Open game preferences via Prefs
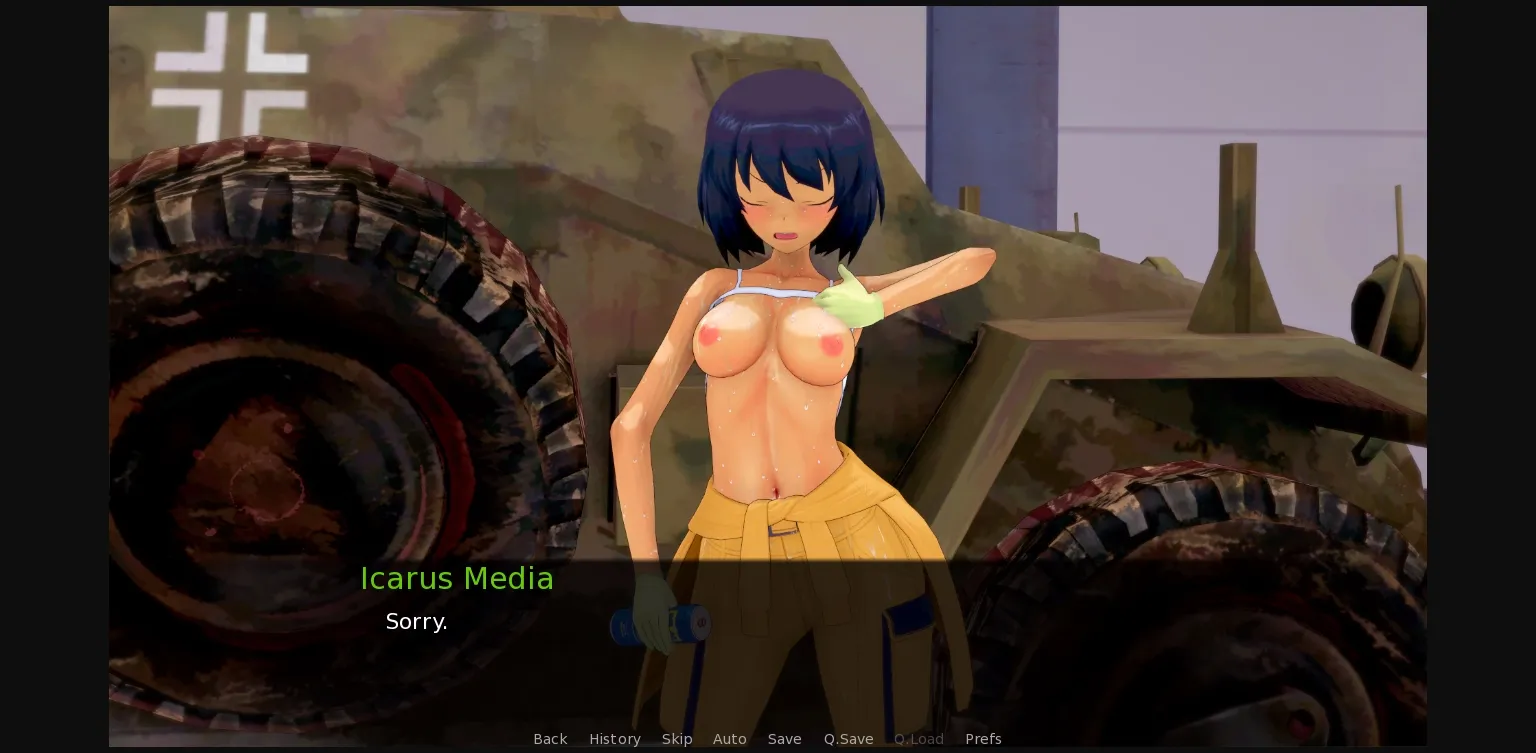The height and width of the screenshot is (753, 1536). click(x=983, y=739)
